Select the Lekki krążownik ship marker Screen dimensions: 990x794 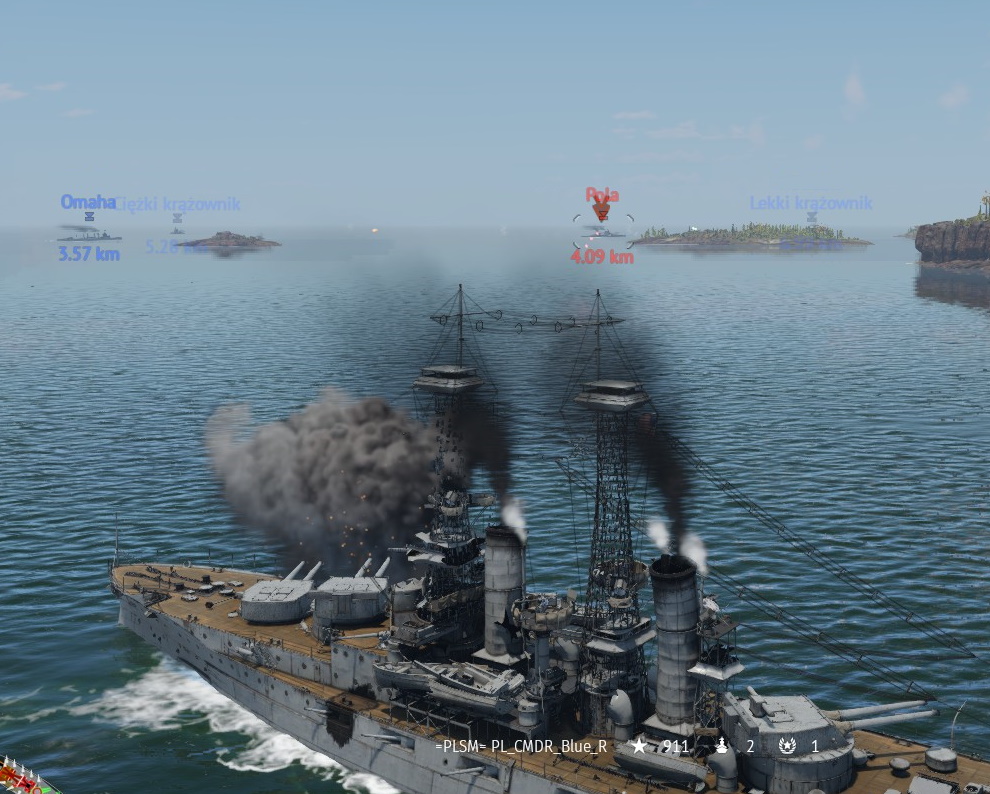click(x=811, y=216)
